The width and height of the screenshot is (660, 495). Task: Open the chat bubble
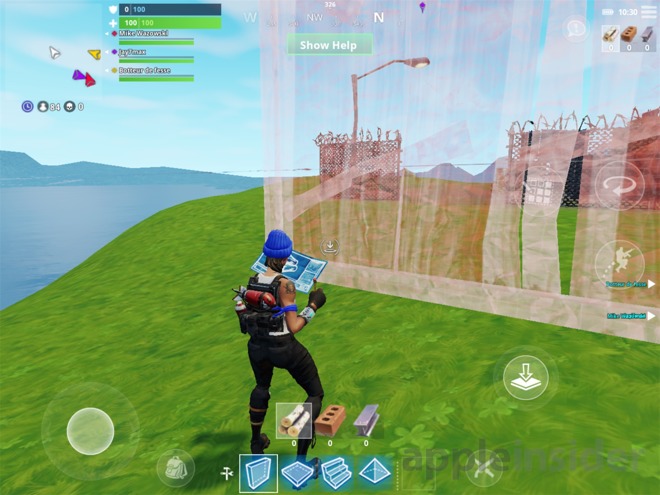[575, 29]
